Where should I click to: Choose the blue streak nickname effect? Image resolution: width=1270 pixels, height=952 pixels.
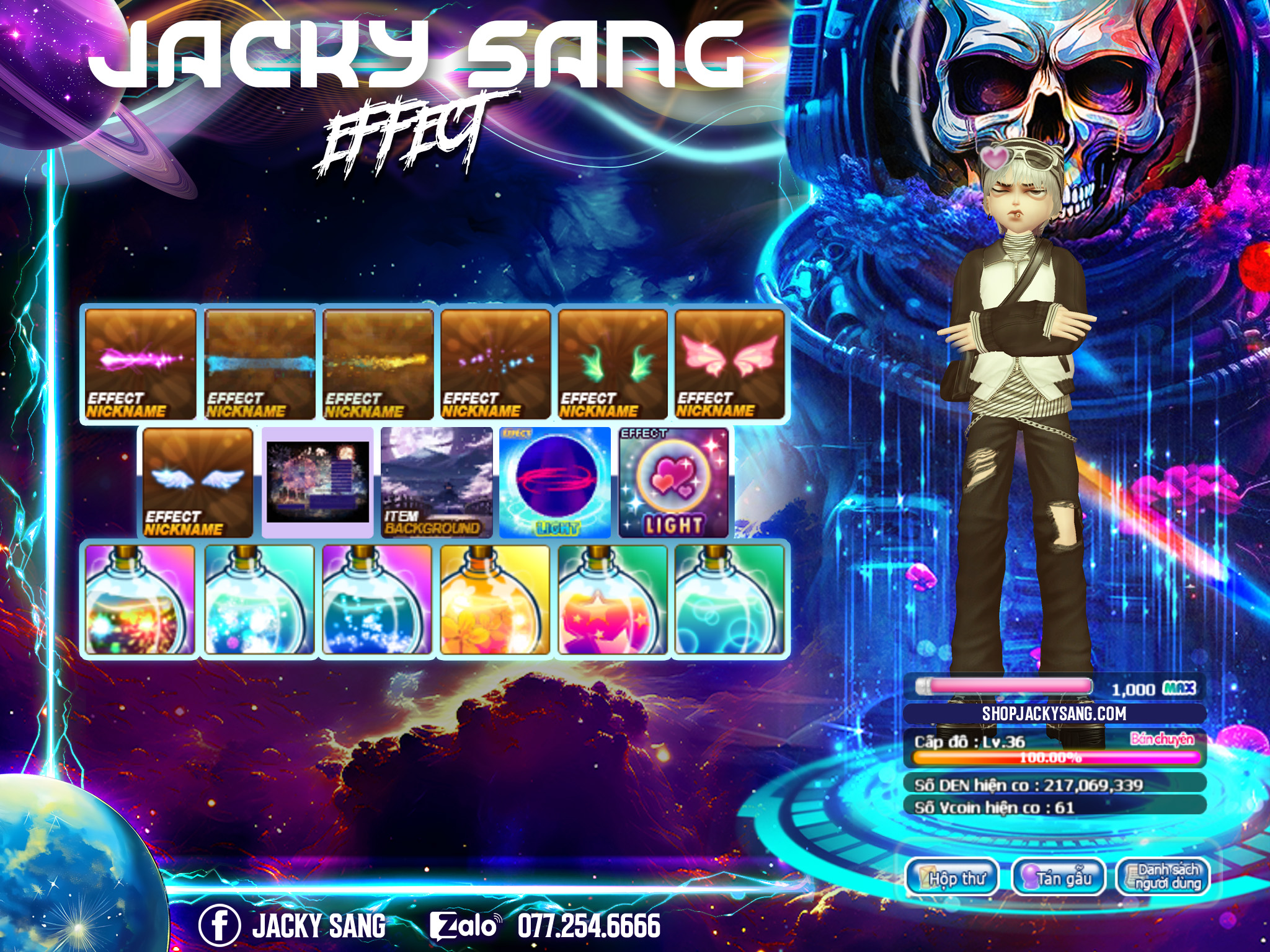click(x=260, y=364)
